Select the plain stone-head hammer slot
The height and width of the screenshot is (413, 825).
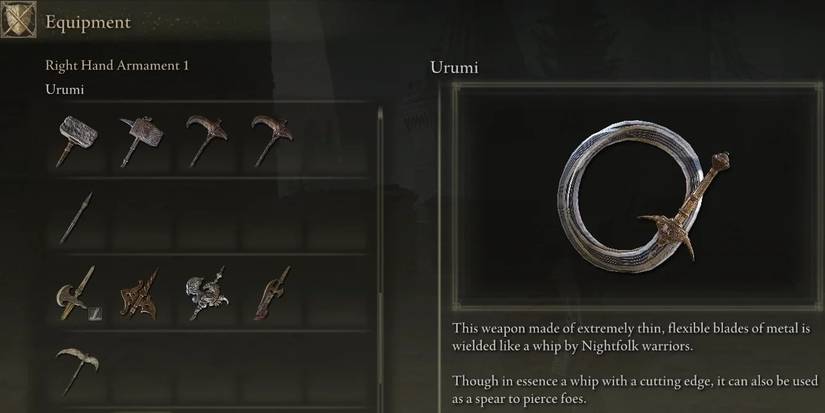[x=76, y=141]
